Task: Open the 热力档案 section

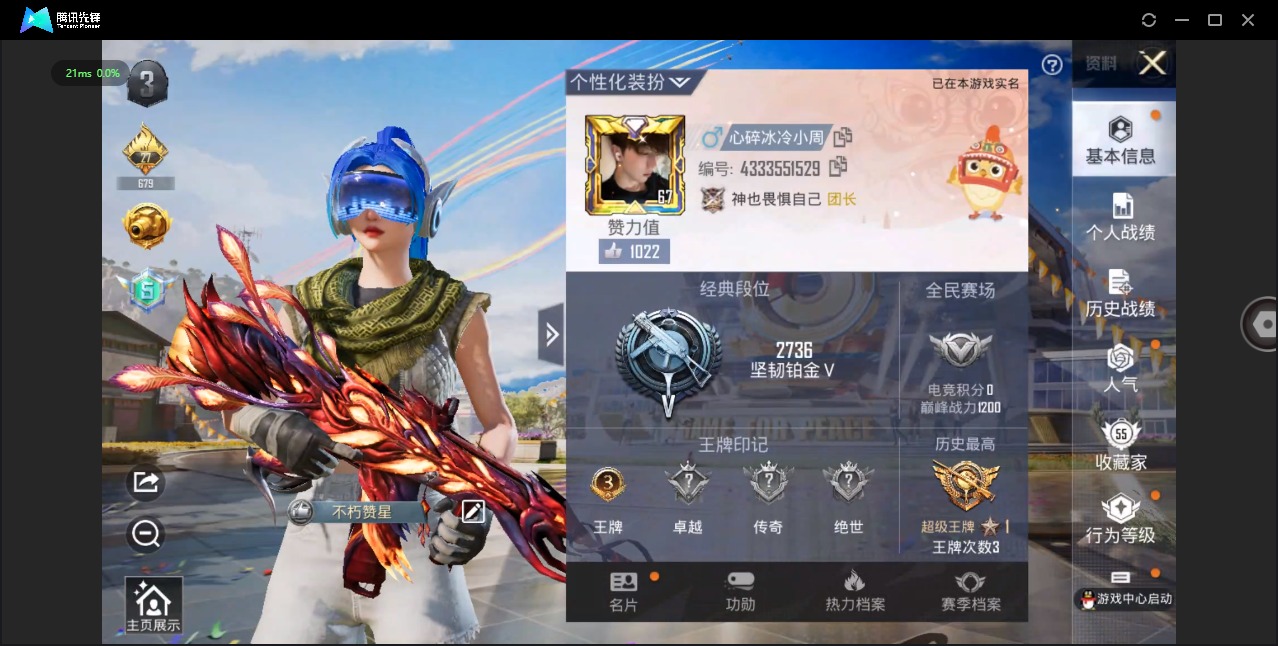Action: (854, 592)
